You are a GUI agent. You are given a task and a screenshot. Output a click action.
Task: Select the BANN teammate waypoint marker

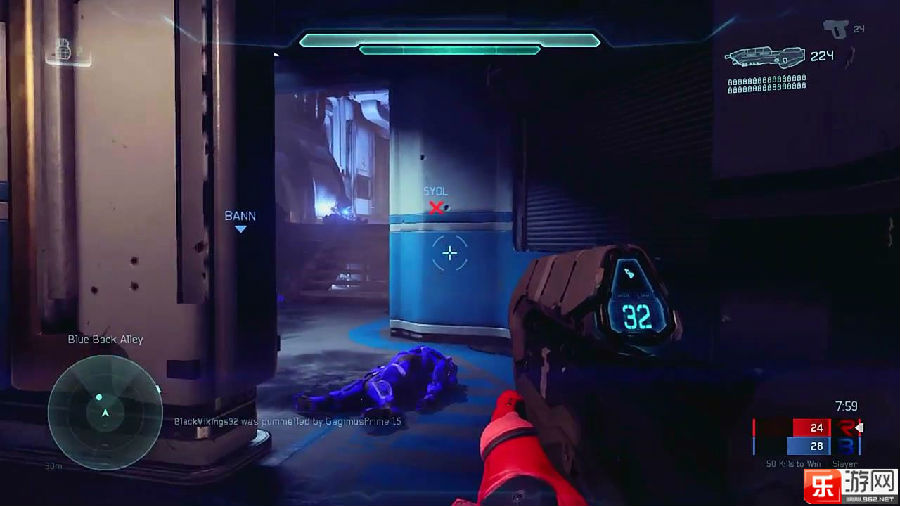click(240, 228)
